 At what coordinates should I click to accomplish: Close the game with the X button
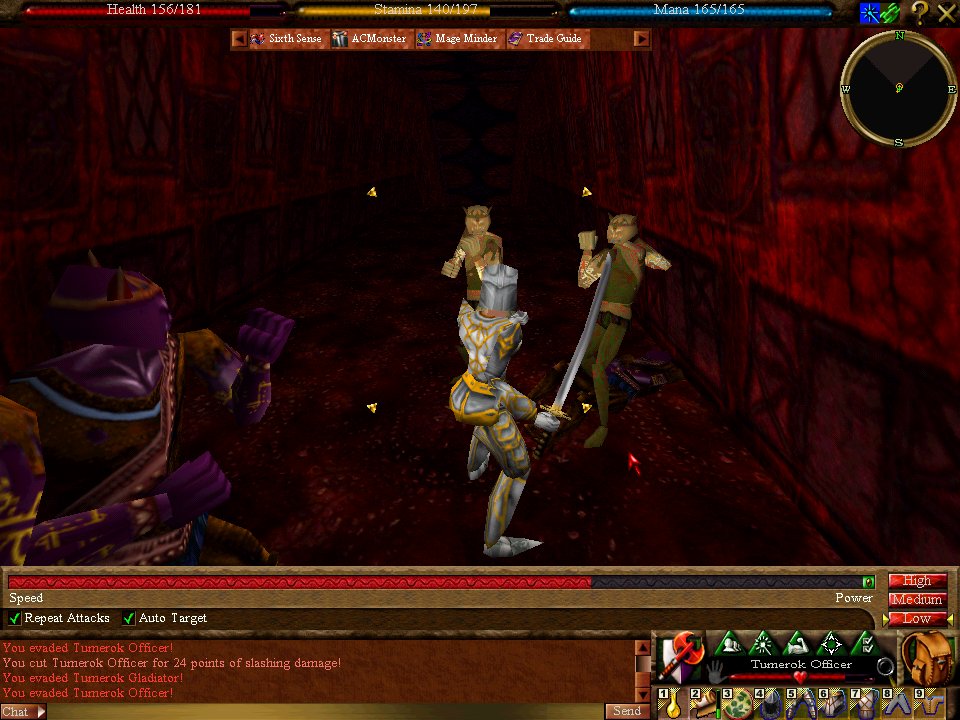coord(946,12)
